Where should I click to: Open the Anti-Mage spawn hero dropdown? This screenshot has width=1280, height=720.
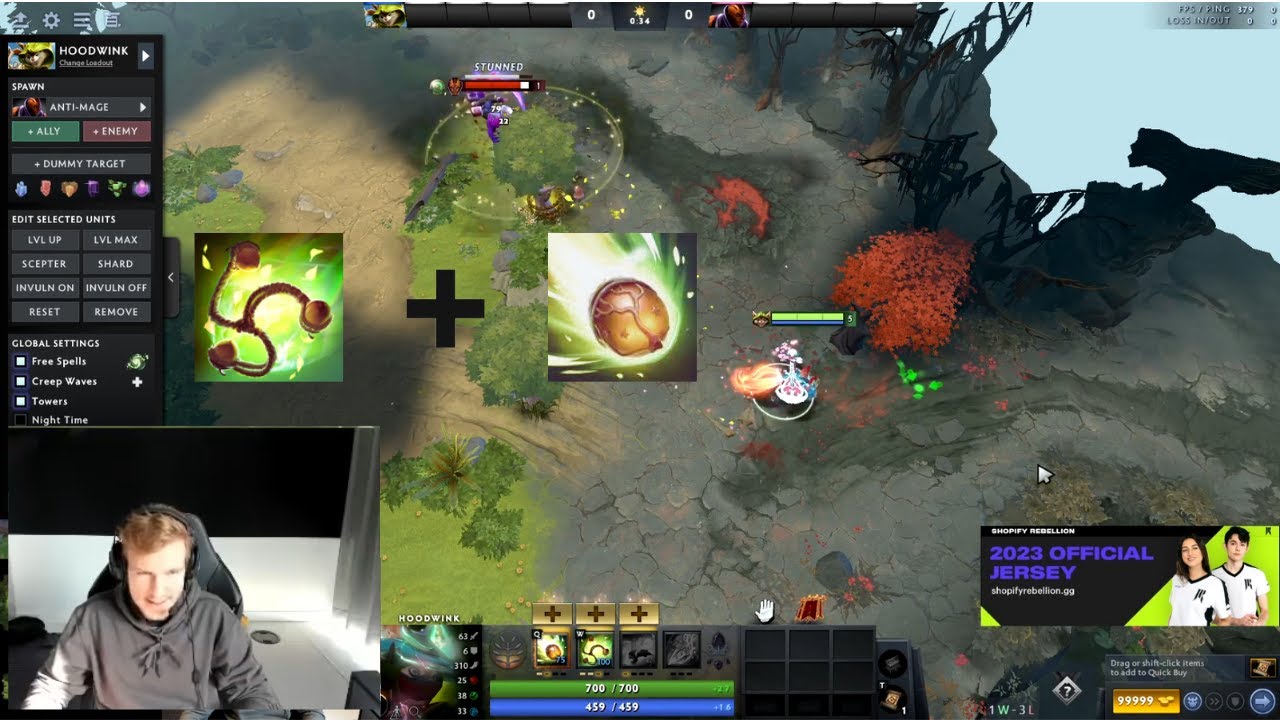80,106
